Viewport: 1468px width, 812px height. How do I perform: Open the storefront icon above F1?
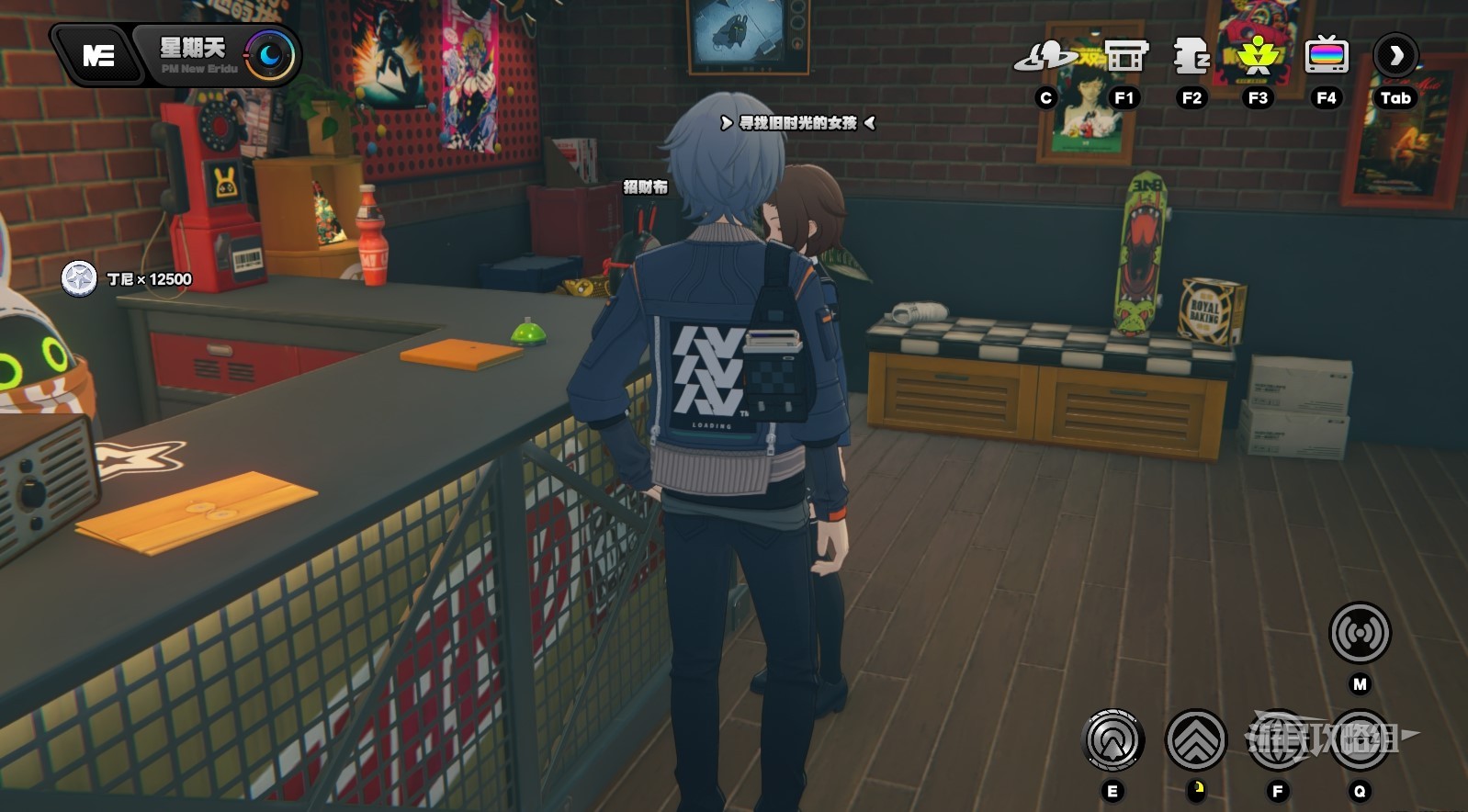point(1125,57)
